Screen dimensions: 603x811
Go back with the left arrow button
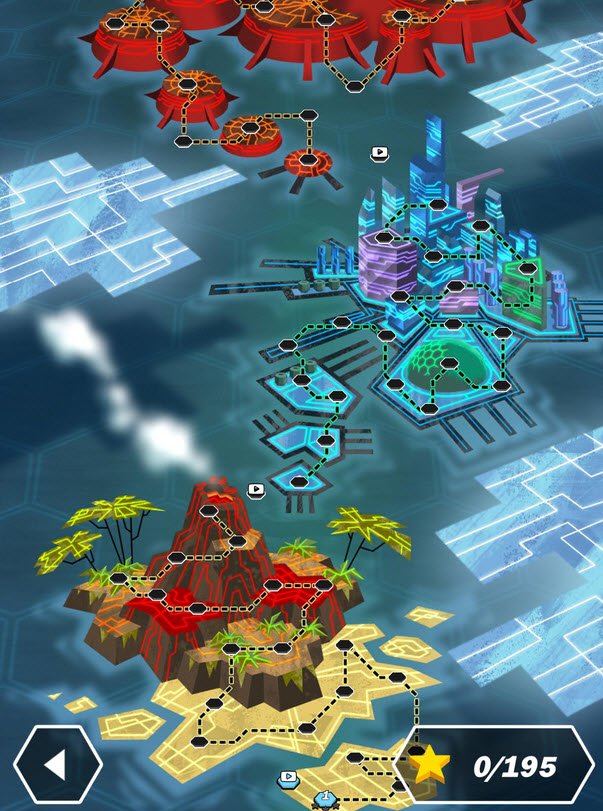coord(57,765)
